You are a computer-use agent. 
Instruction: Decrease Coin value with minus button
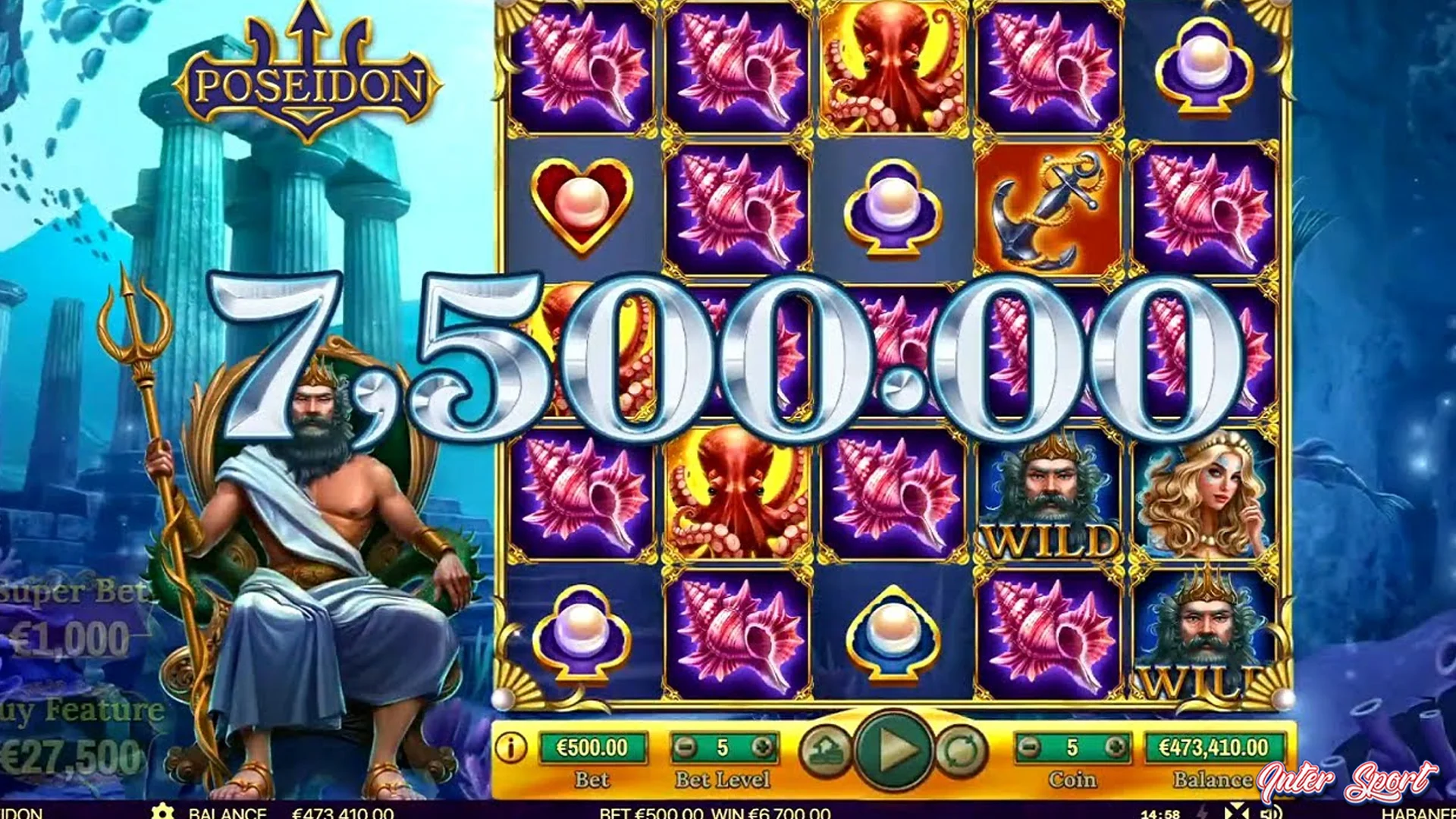[x=1030, y=747]
